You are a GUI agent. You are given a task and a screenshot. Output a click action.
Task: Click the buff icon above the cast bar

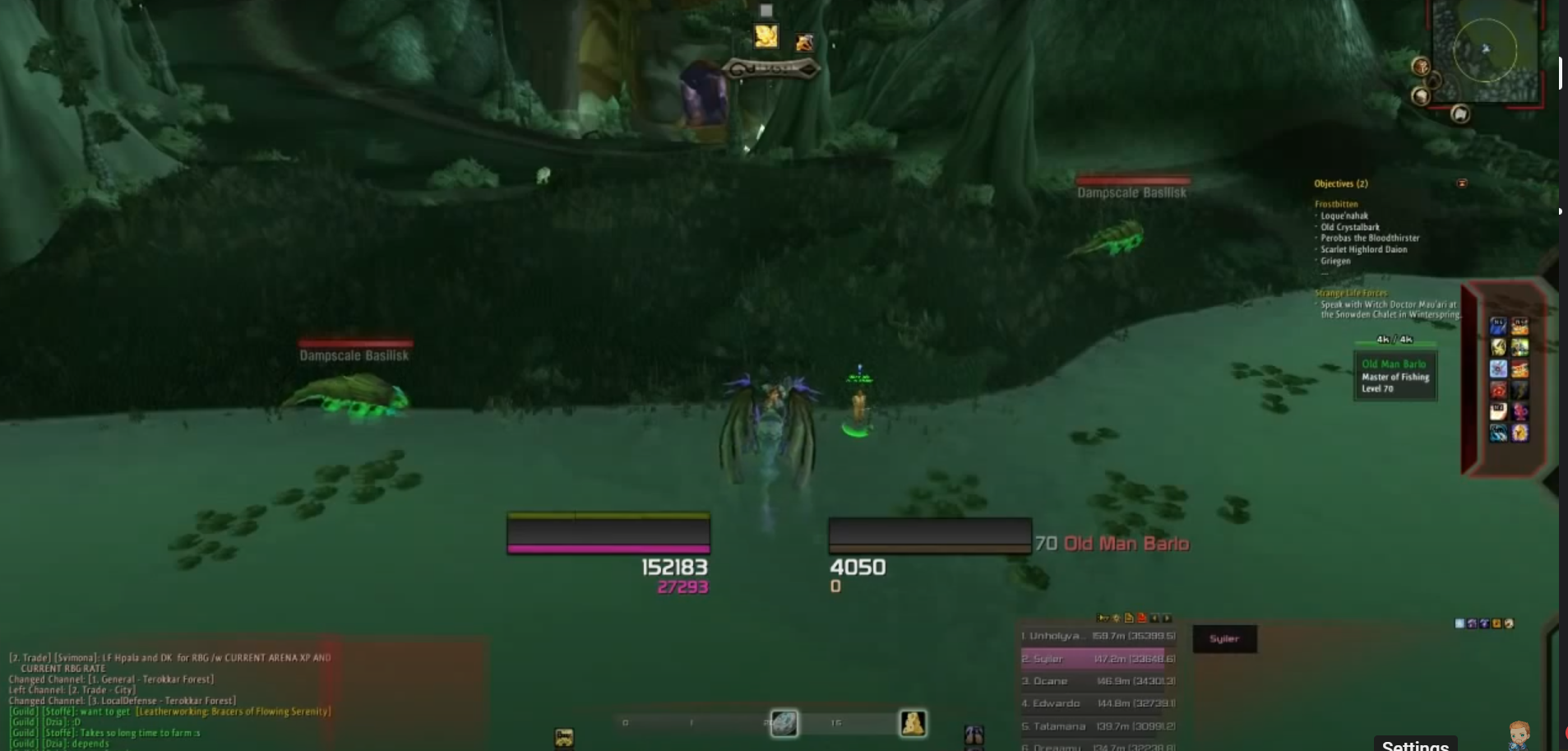(765, 35)
